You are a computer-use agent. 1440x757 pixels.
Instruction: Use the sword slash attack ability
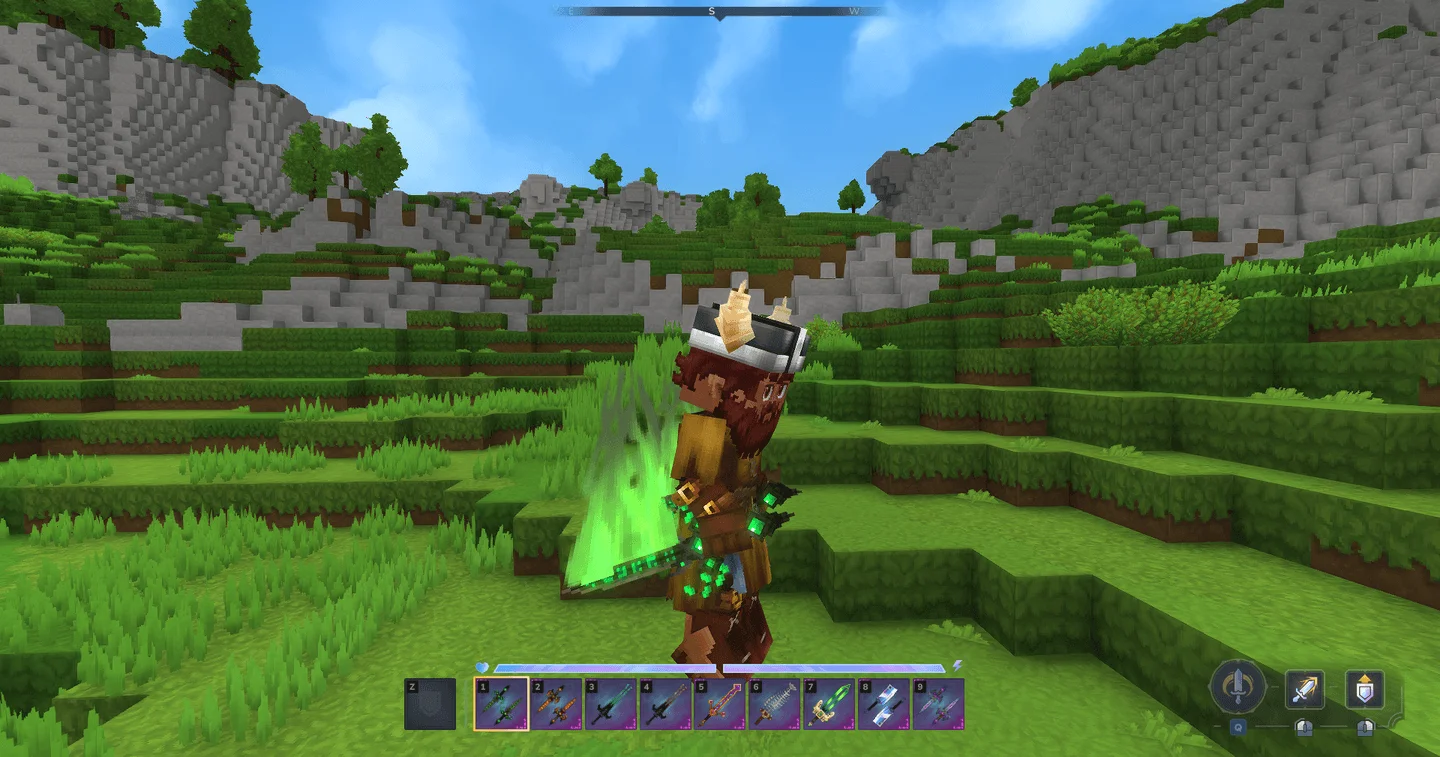pyautogui.click(x=1303, y=688)
